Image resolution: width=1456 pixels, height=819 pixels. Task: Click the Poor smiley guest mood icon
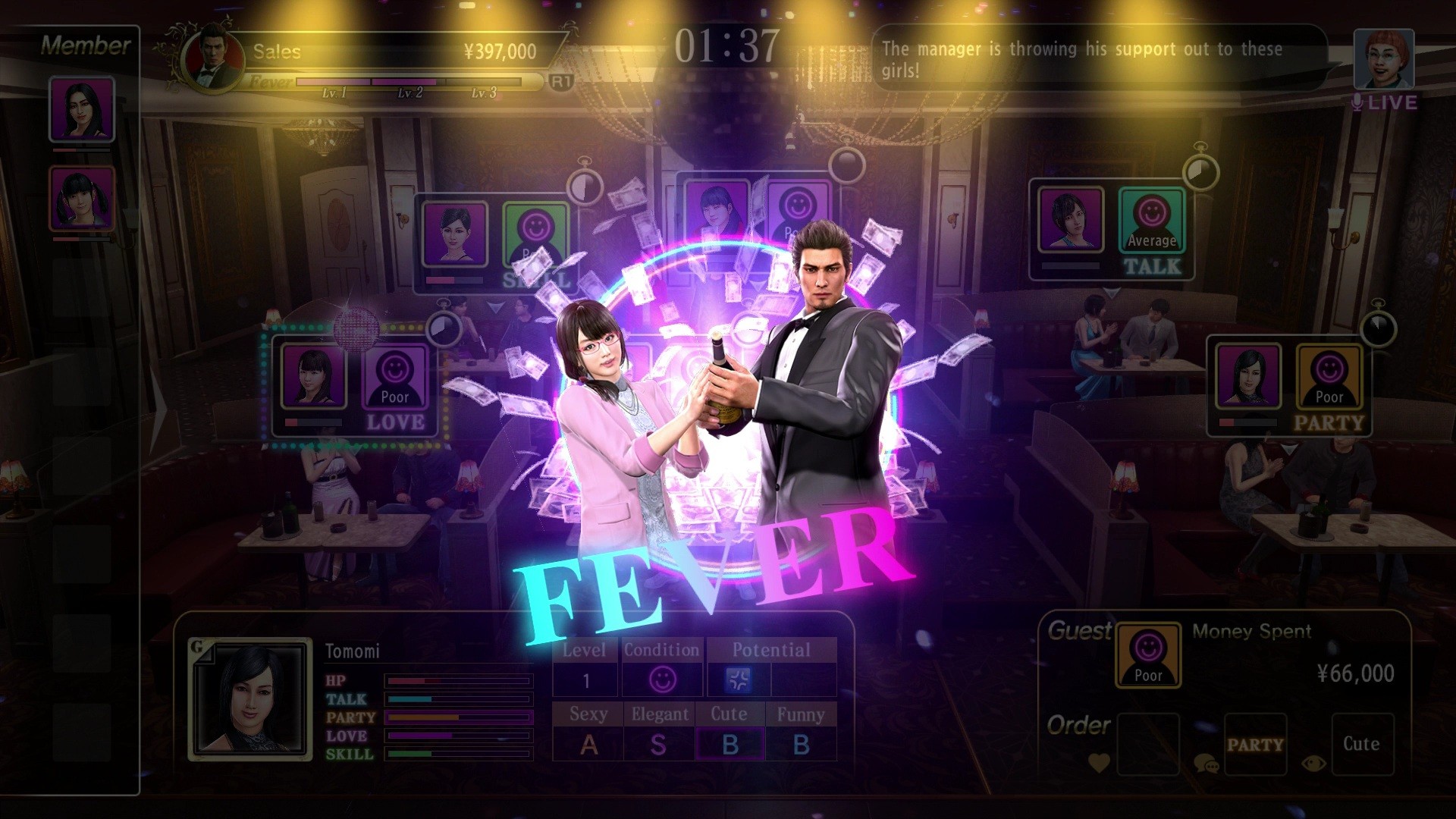coord(1150,657)
